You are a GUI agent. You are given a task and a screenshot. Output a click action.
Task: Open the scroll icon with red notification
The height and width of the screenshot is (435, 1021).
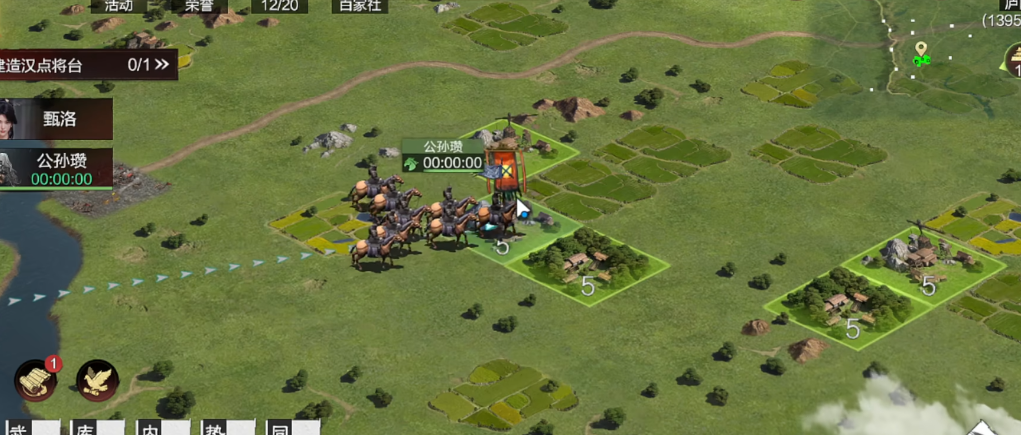tap(35, 379)
